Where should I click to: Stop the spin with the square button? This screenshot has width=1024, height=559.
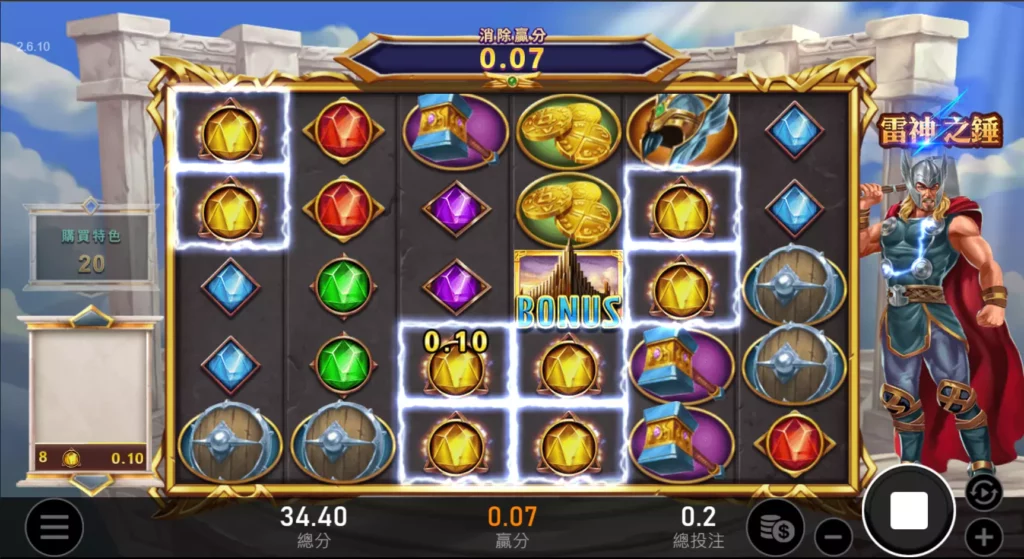[908, 511]
